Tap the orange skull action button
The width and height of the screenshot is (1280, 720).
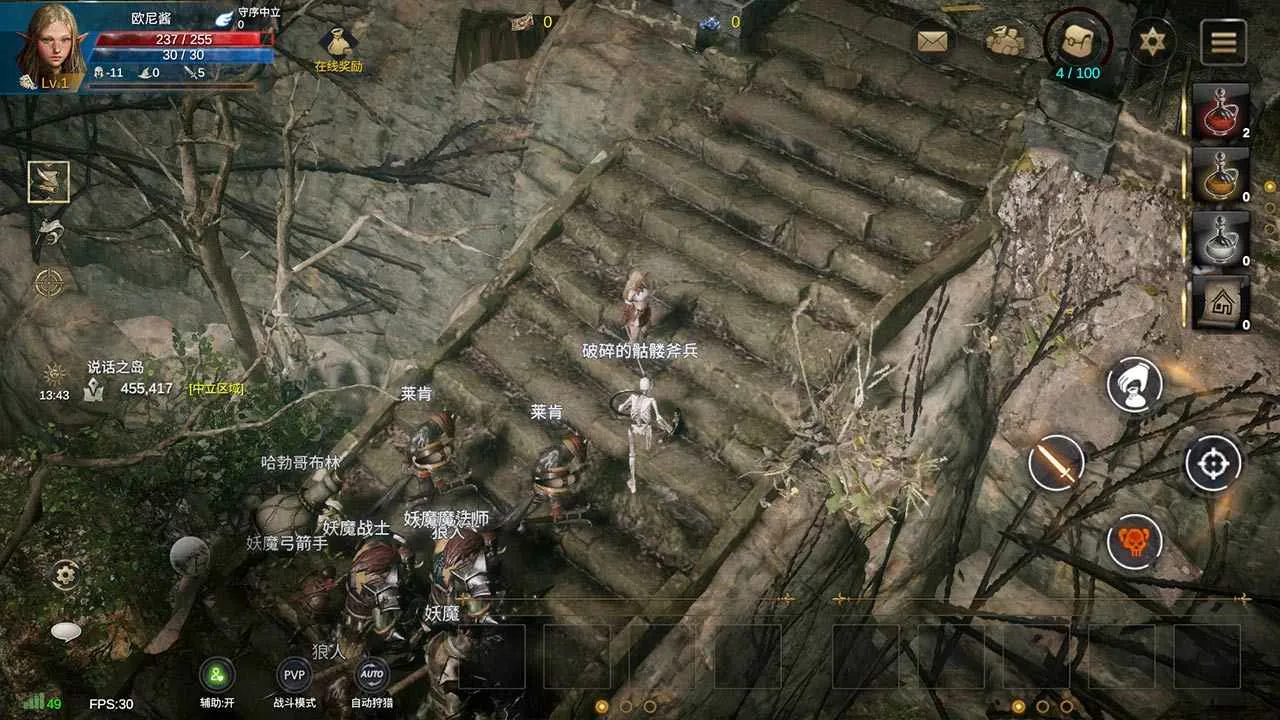(x=1134, y=542)
